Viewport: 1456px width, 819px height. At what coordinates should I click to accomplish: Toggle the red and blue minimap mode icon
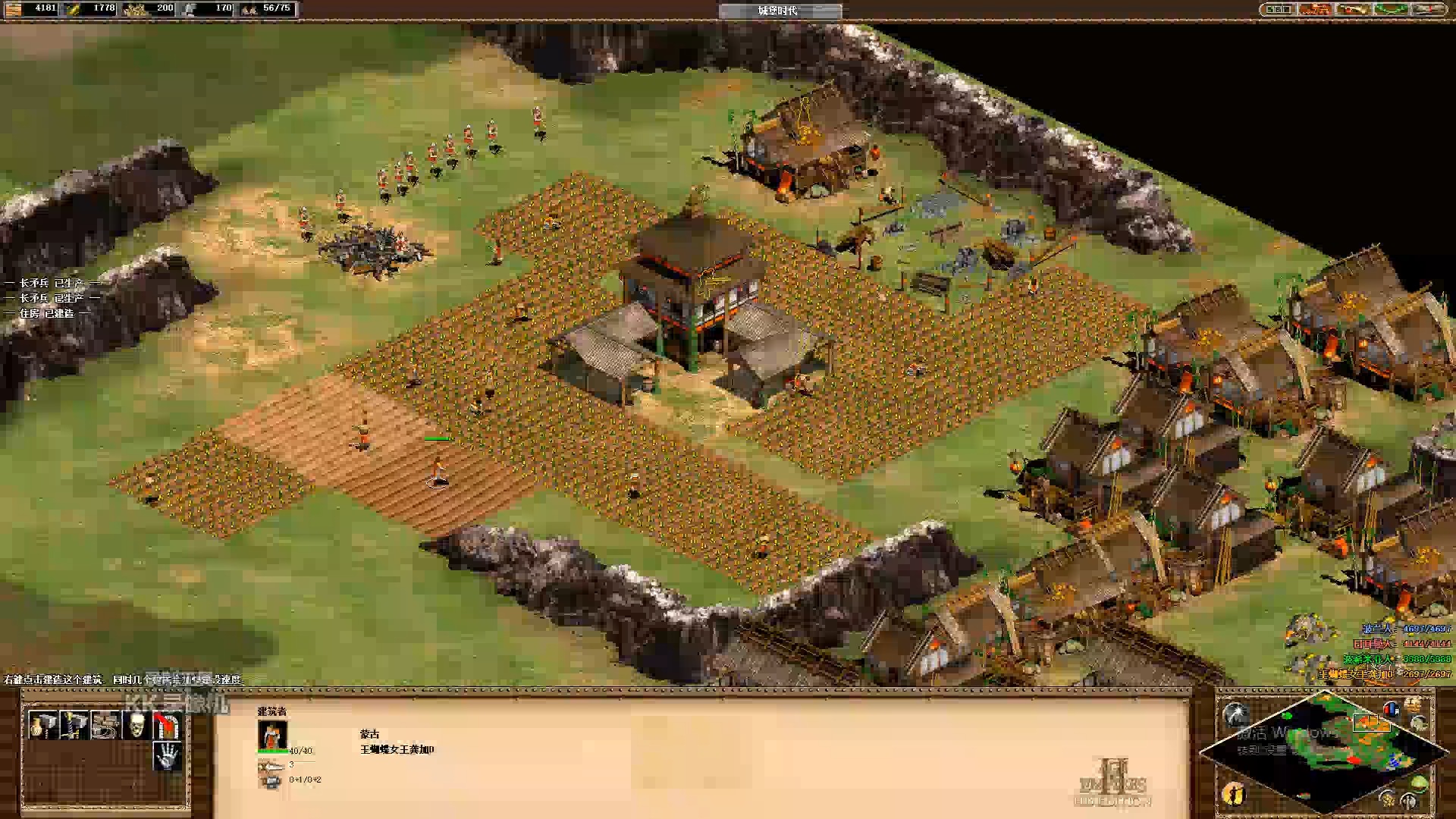[x=1391, y=710]
